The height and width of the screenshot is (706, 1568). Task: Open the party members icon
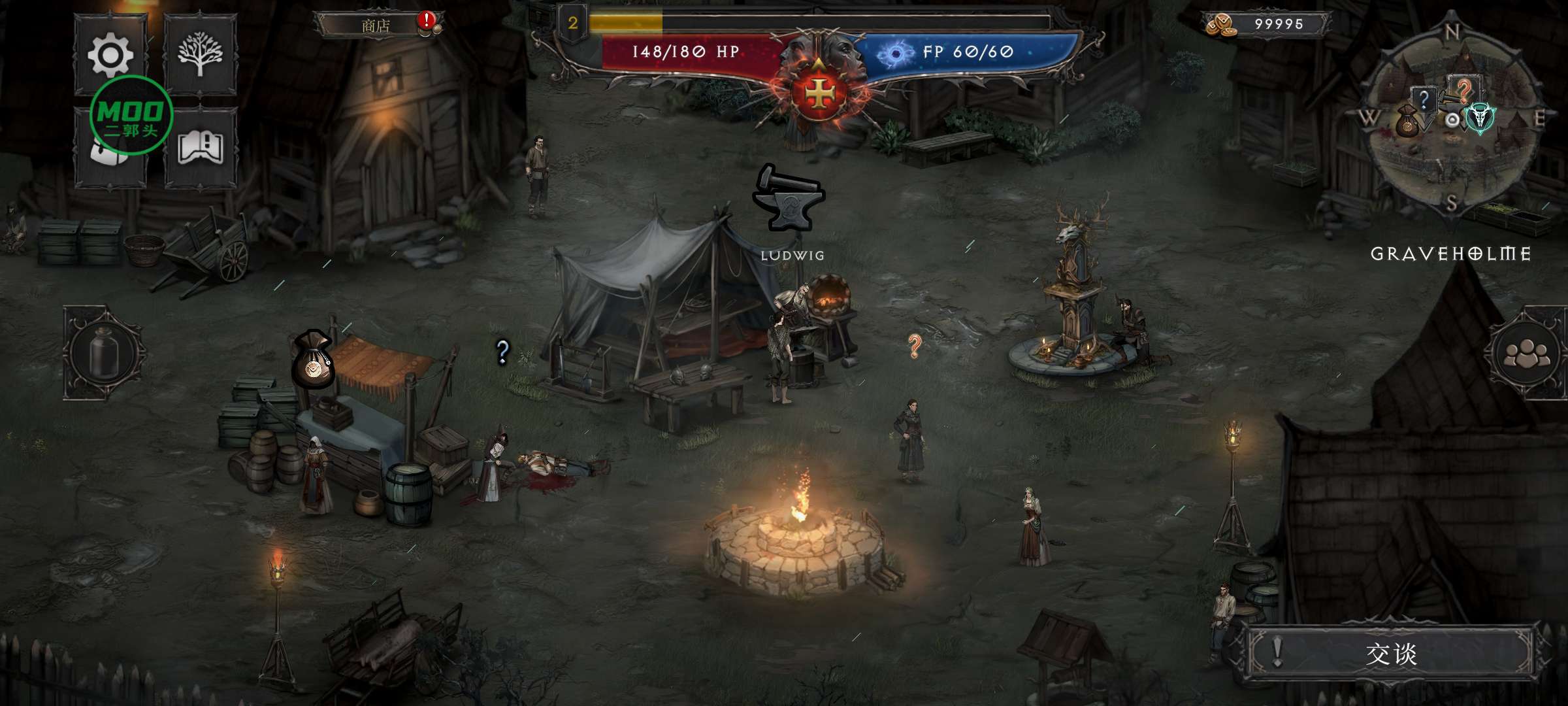[x=1526, y=354]
